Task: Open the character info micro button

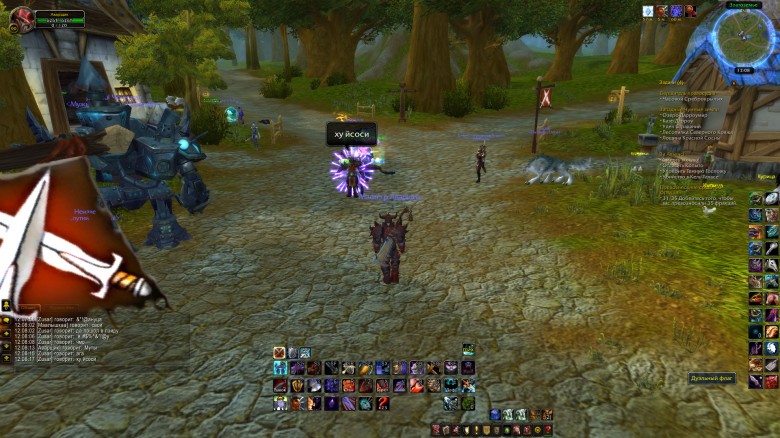Action: pyautogui.click(x=437, y=430)
